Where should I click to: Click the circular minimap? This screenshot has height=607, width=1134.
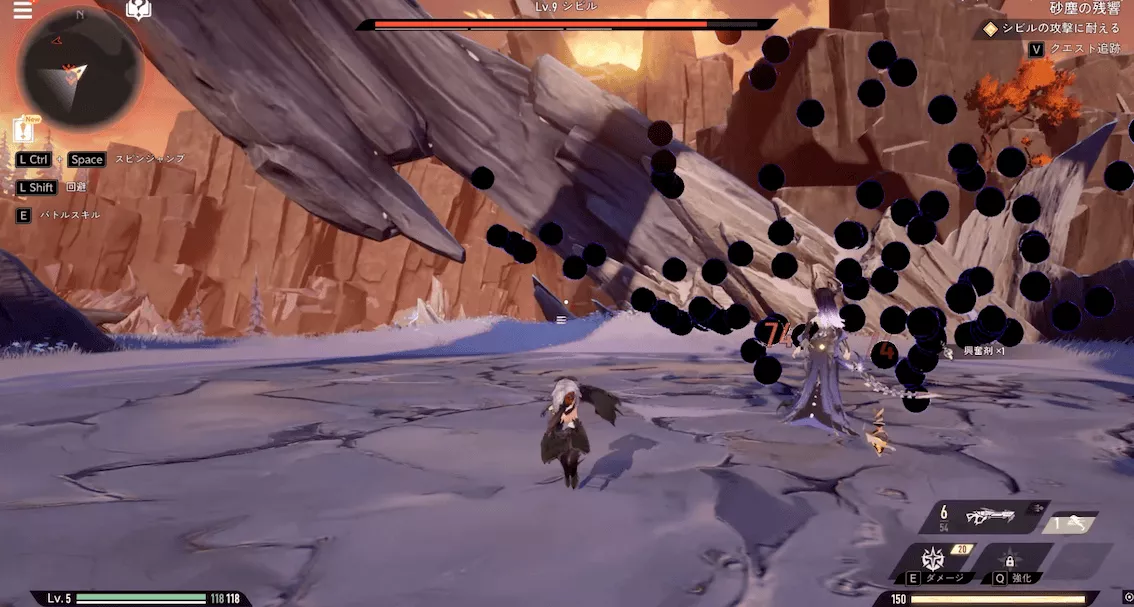[x=81, y=69]
